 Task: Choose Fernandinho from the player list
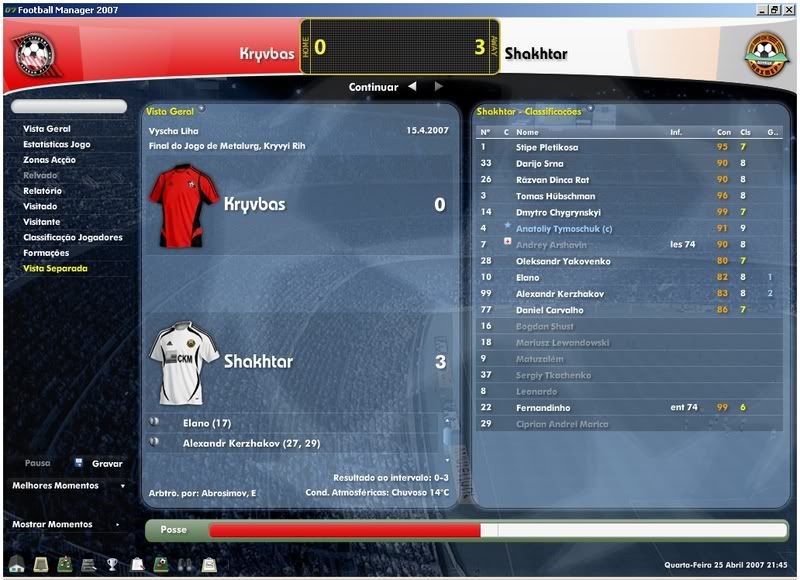click(x=545, y=407)
